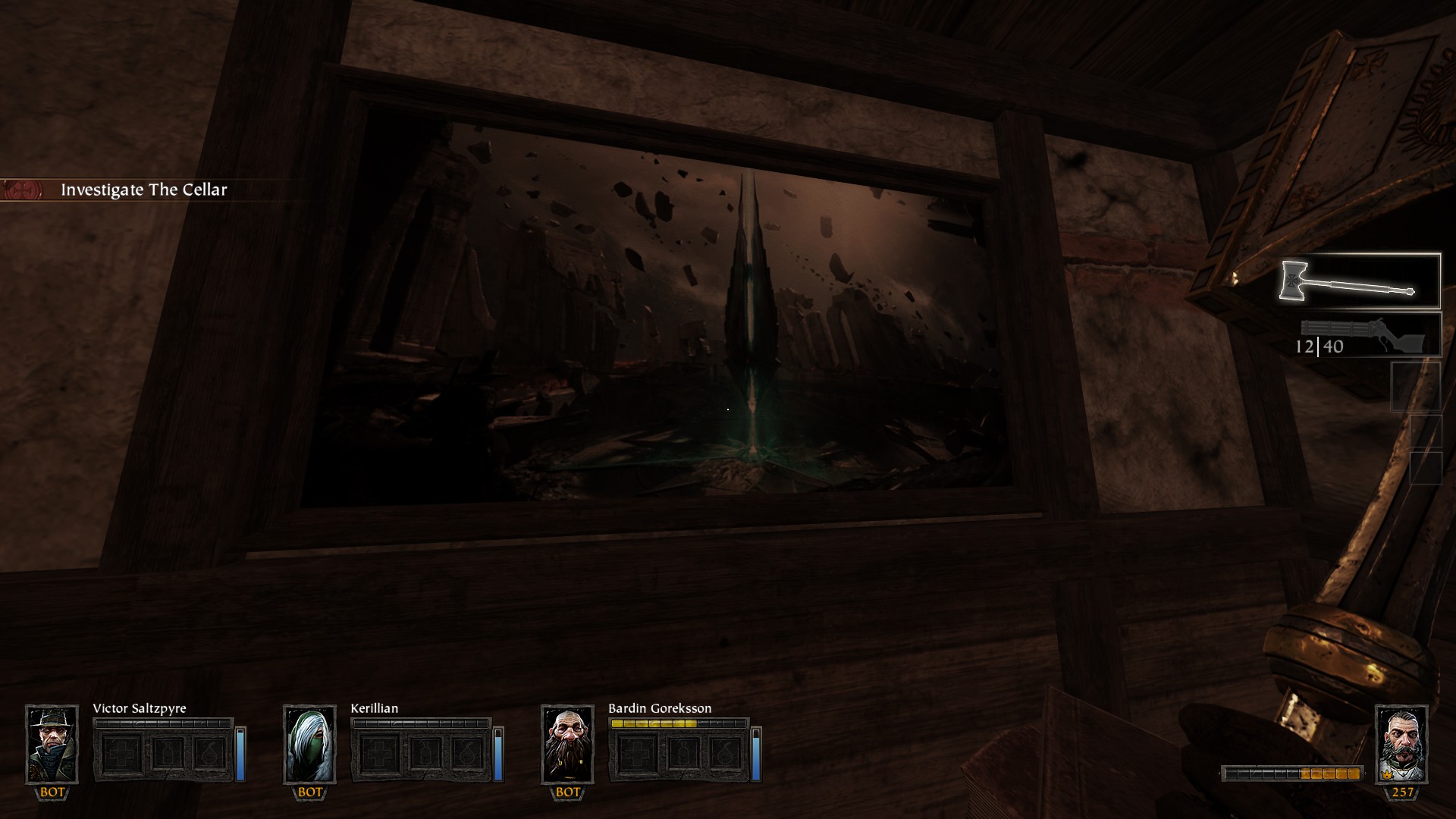
Task: Click the score value 257
Action: coord(1403,792)
